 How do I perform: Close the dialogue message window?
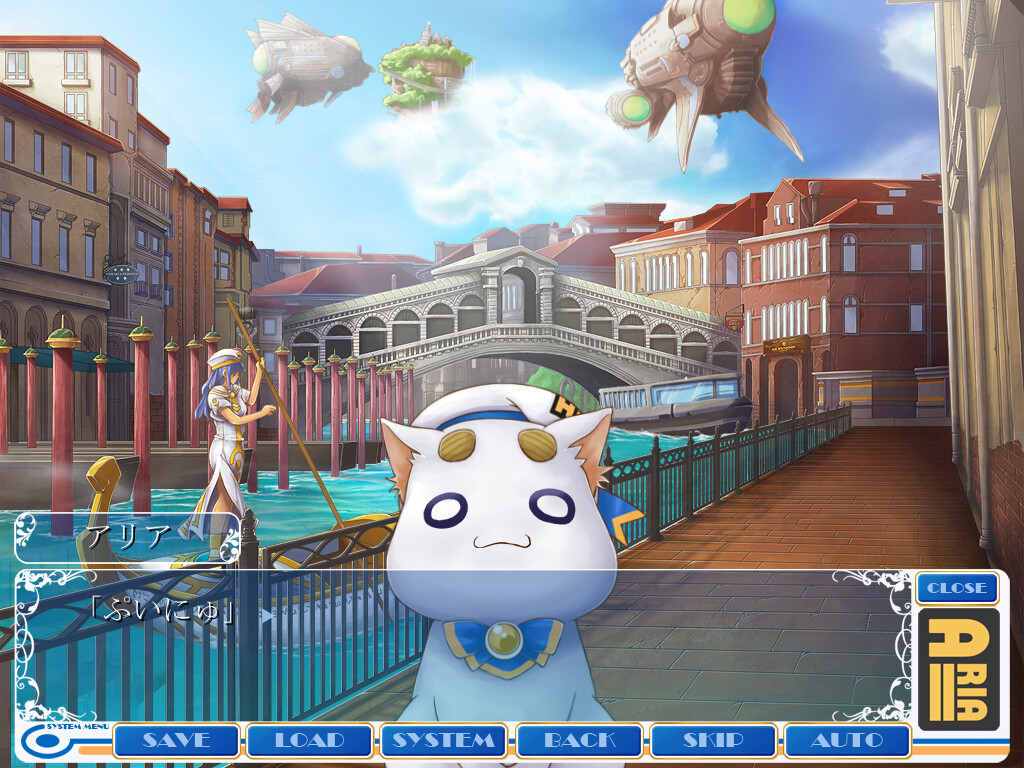coord(957,588)
